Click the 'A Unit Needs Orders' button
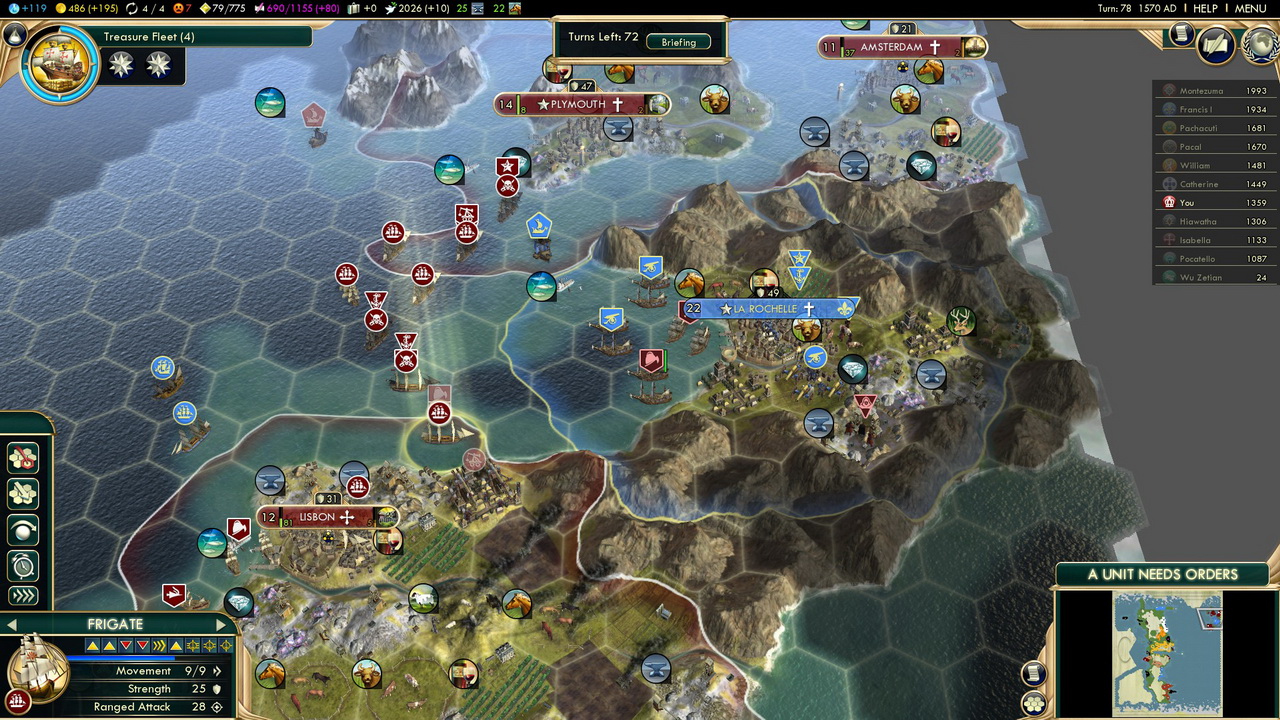 coord(1162,574)
